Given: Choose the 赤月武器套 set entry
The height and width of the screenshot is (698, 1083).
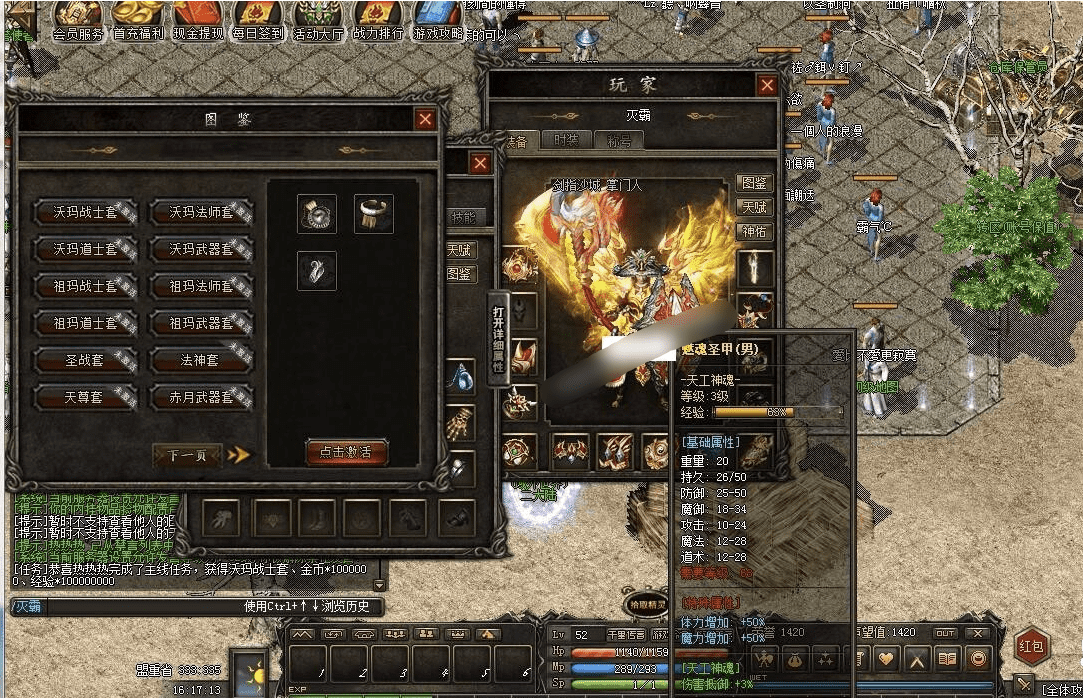Looking at the screenshot, I should click(x=201, y=397).
